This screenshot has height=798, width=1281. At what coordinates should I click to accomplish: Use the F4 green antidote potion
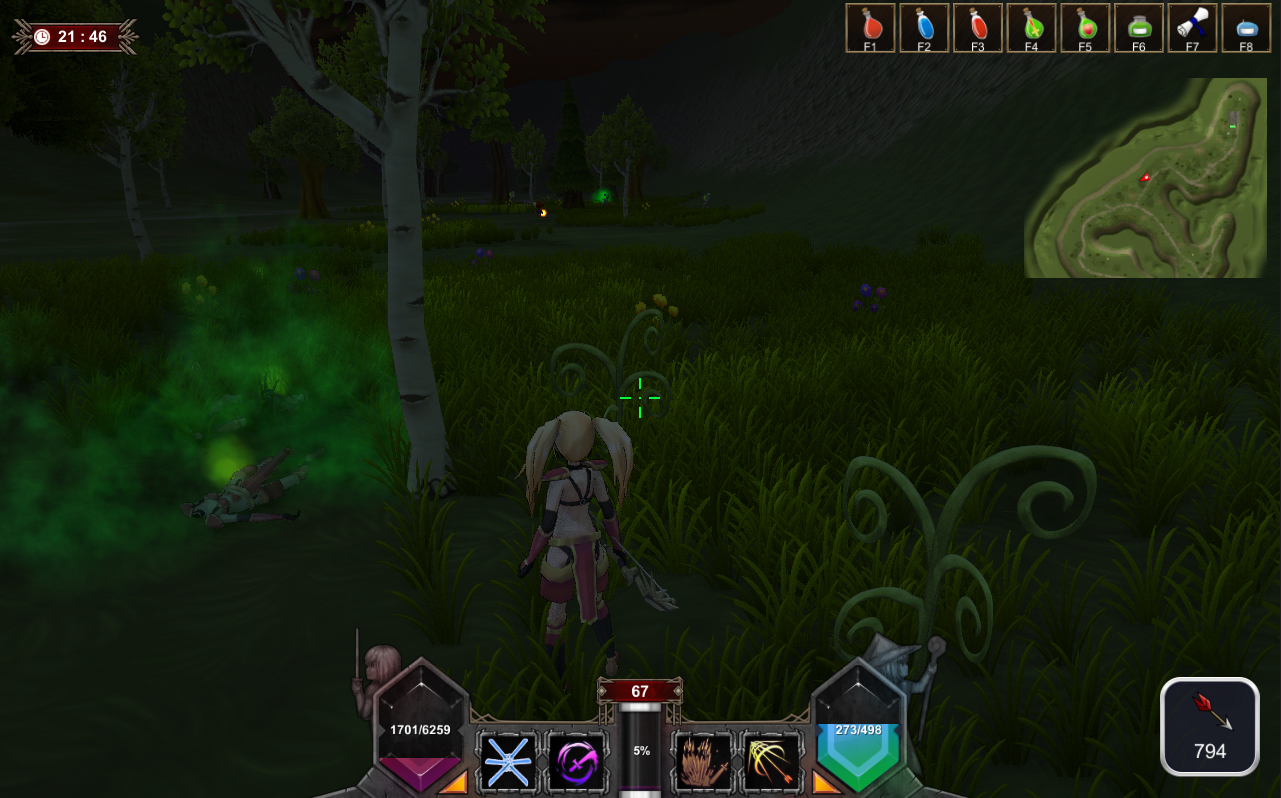(x=1032, y=27)
